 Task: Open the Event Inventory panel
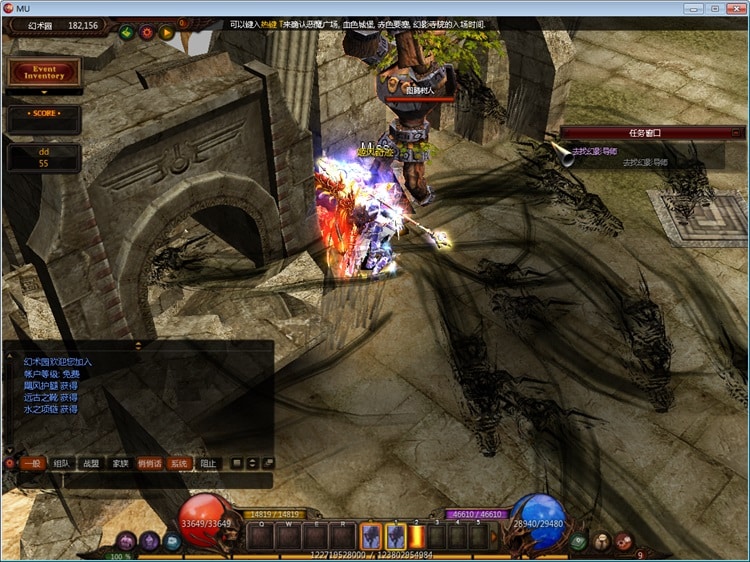(x=43, y=72)
